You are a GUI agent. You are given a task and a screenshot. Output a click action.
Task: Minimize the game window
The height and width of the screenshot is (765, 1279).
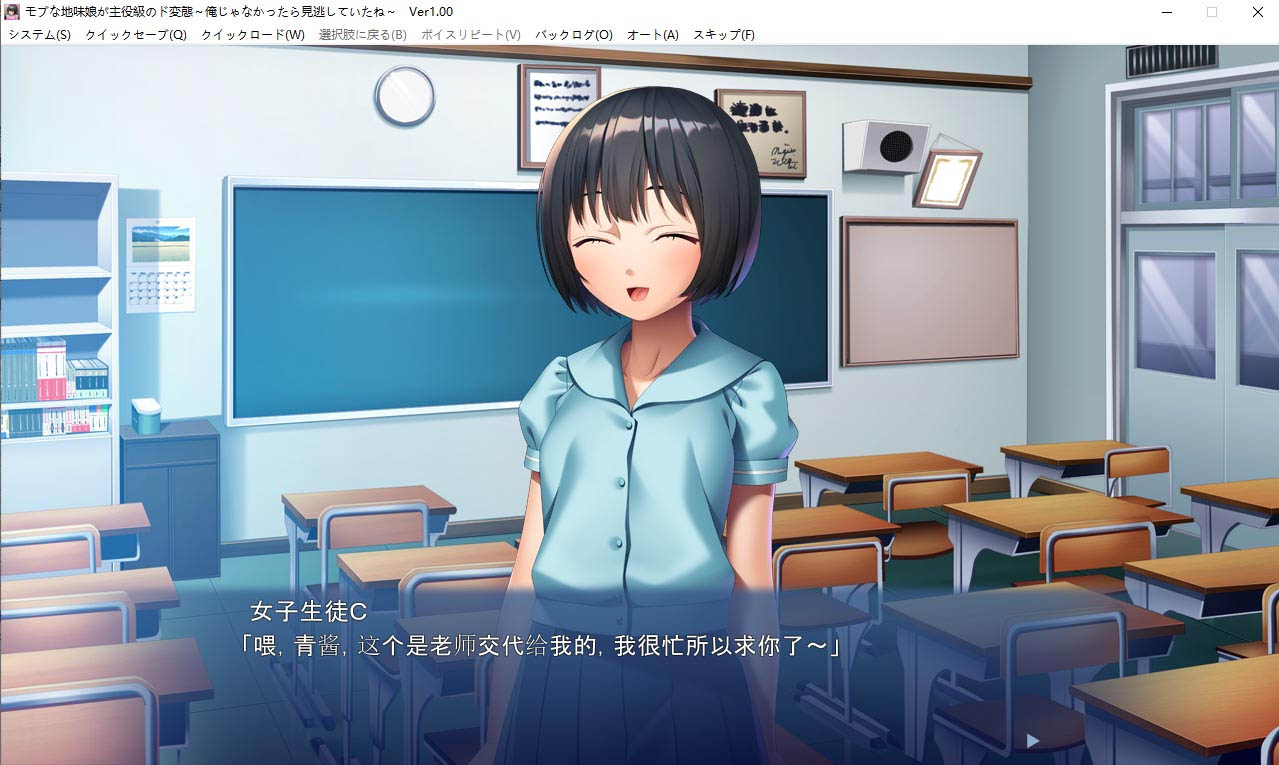pyautogui.click(x=1166, y=12)
